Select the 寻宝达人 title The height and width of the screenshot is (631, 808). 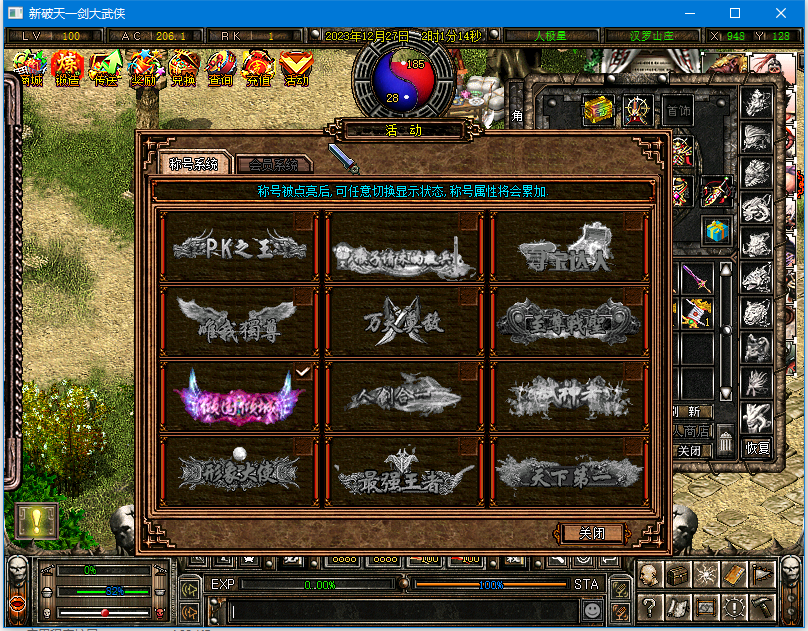pos(566,246)
